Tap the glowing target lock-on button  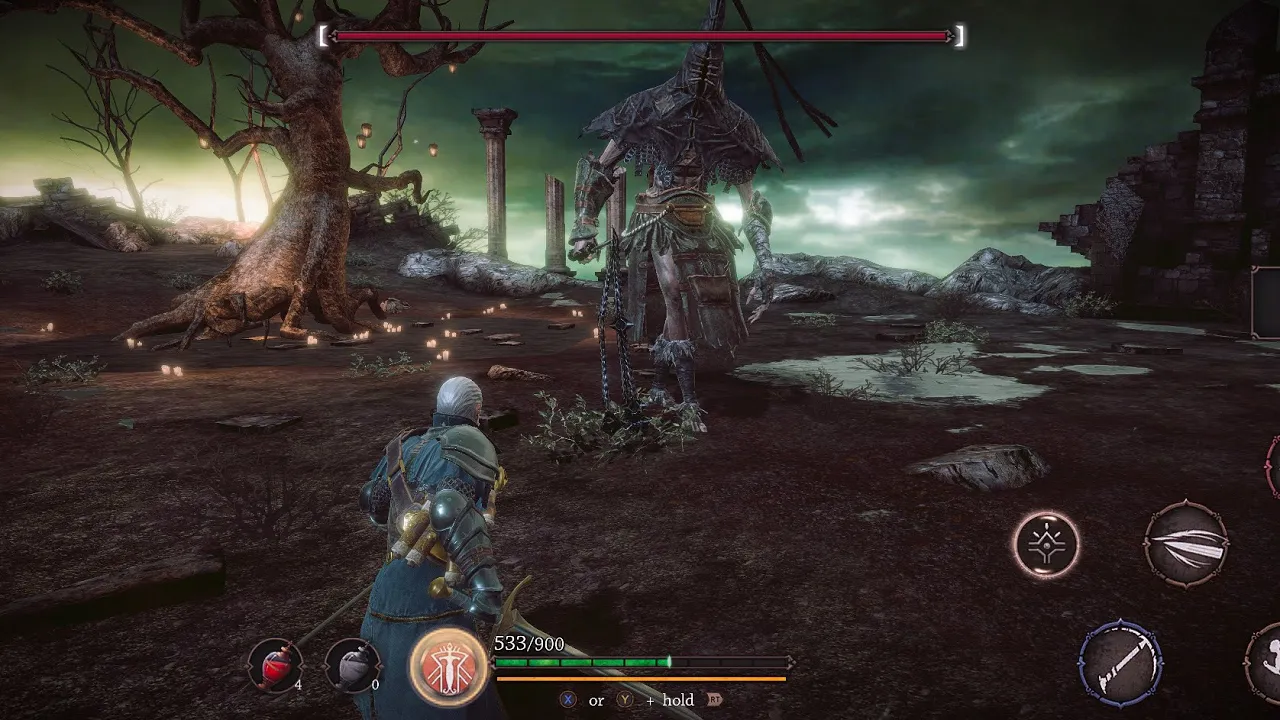pyautogui.click(x=1046, y=544)
